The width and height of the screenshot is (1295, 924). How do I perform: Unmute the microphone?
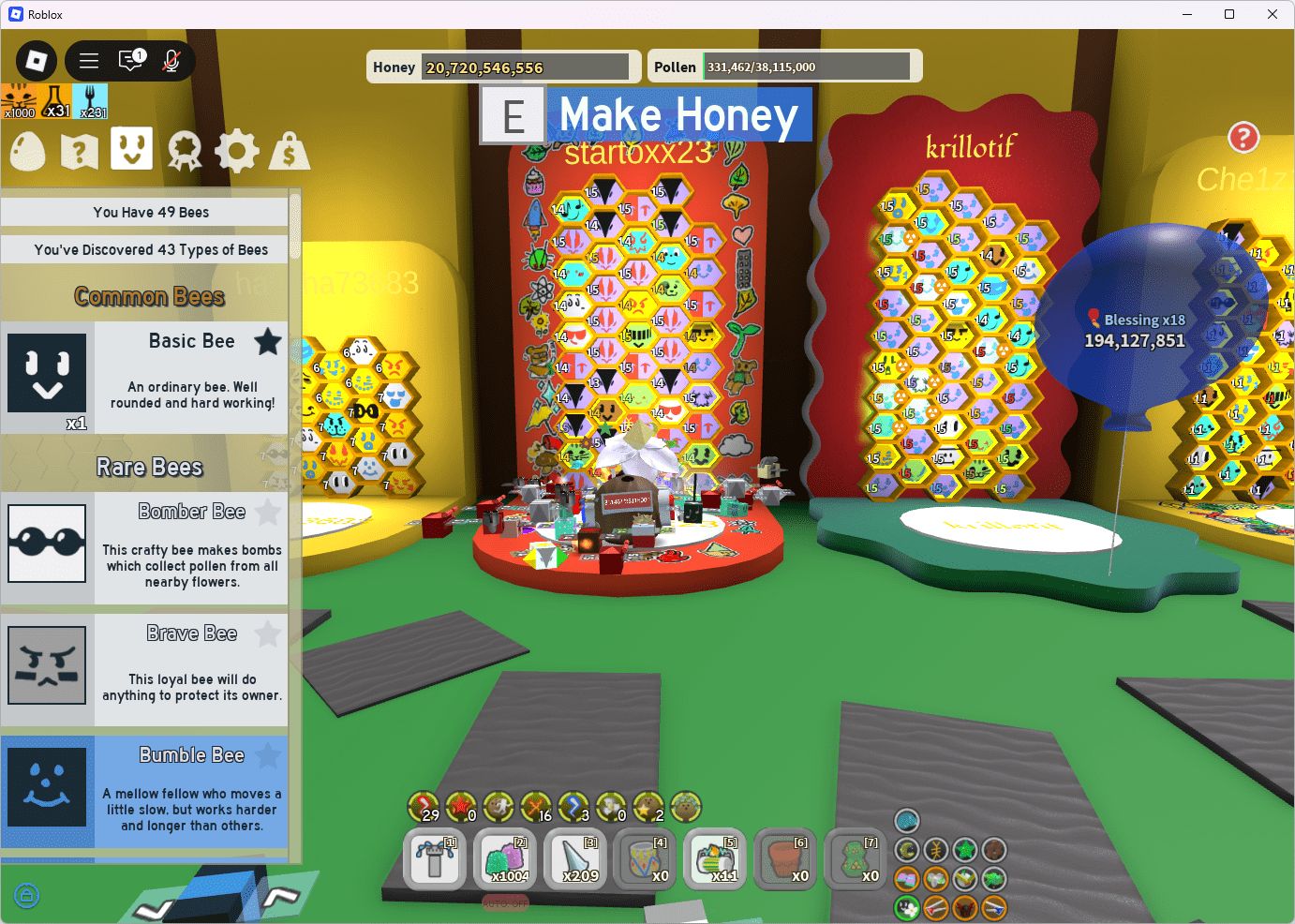point(171,61)
